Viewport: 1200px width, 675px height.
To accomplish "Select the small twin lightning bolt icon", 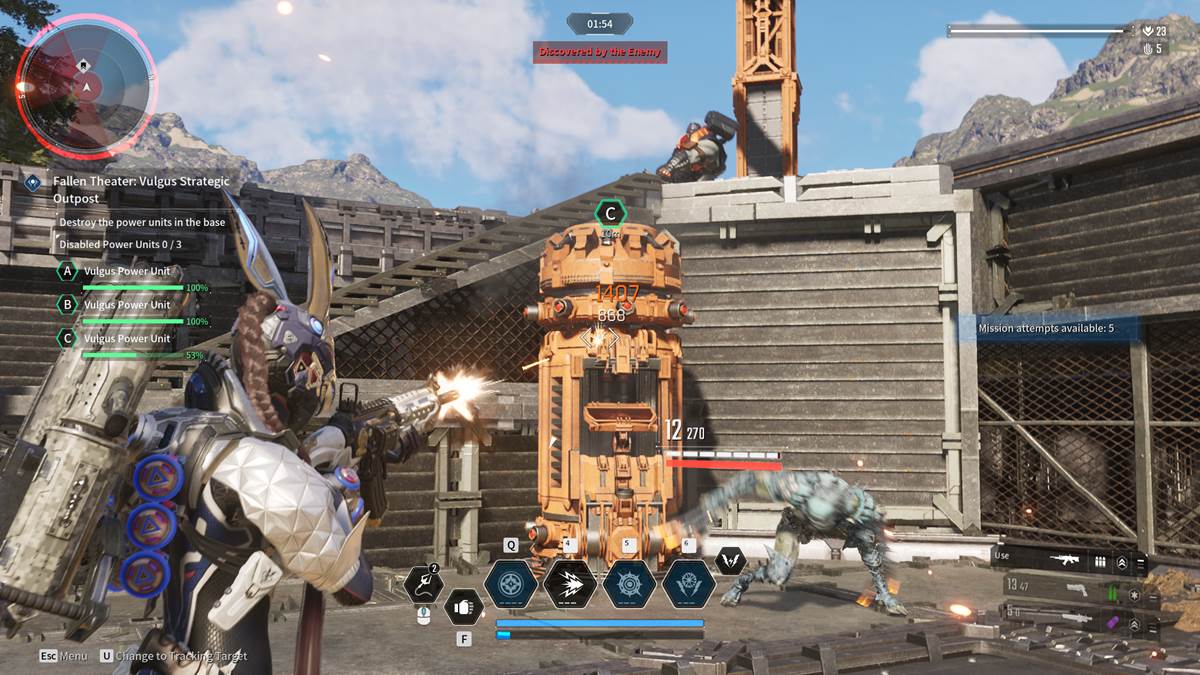I will click(731, 562).
